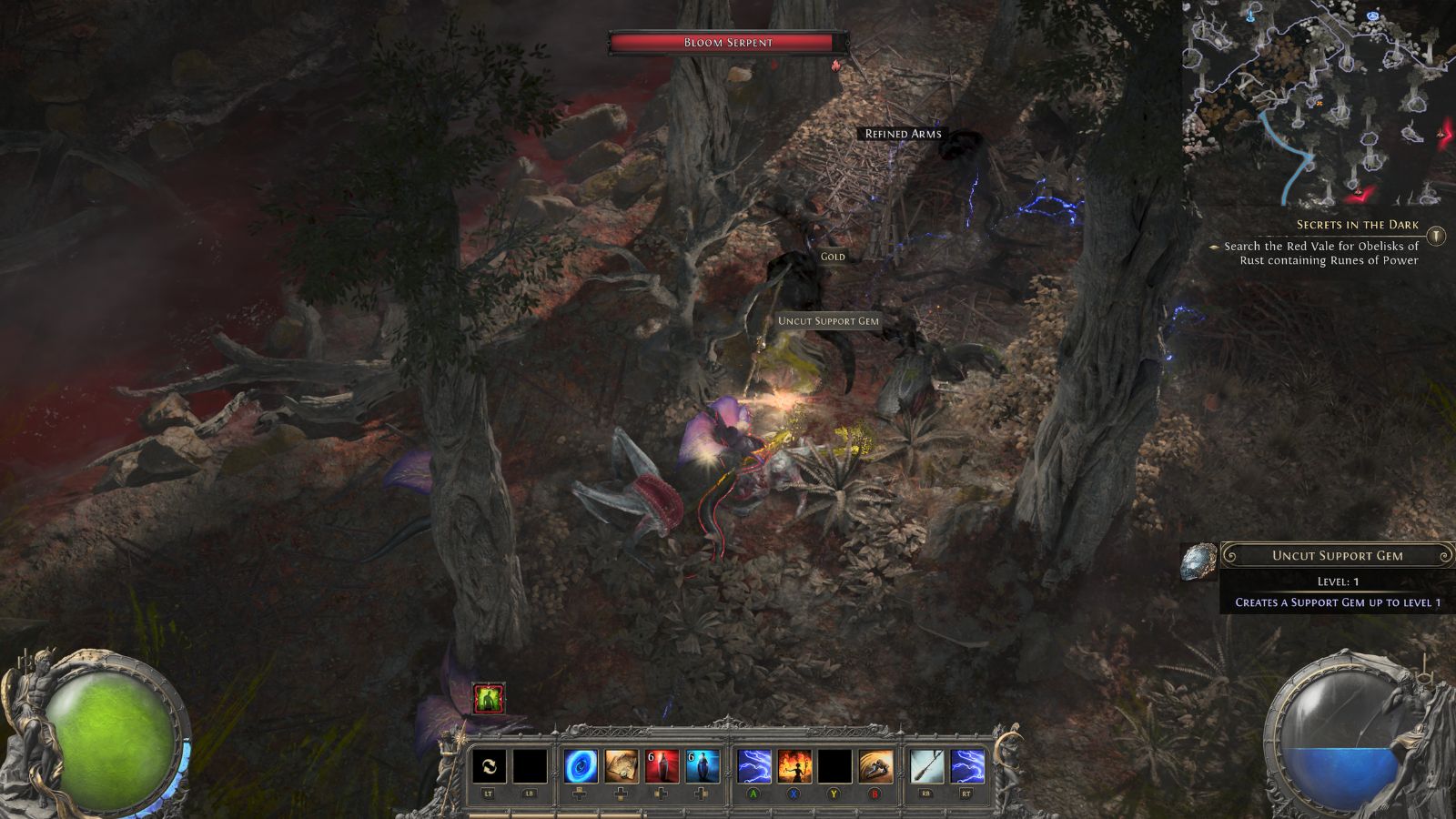This screenshot has height=819, width=1456.
Task: Click the Bloom Serpent boss name banner
Action: [728, 41]
